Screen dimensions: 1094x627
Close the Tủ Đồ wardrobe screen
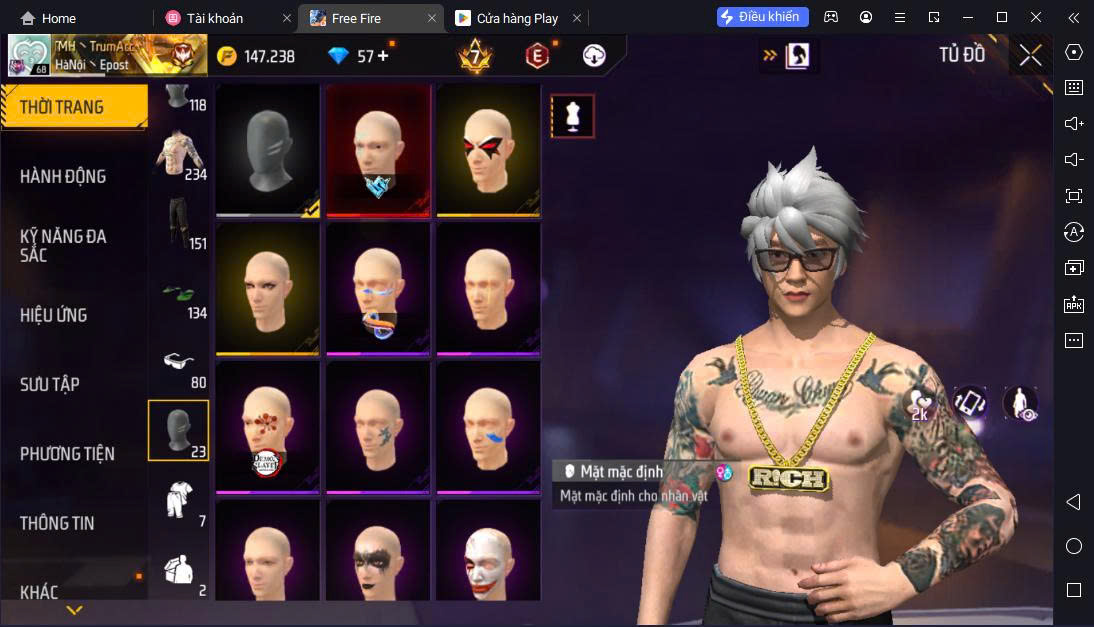click(x=1030, y=56)
